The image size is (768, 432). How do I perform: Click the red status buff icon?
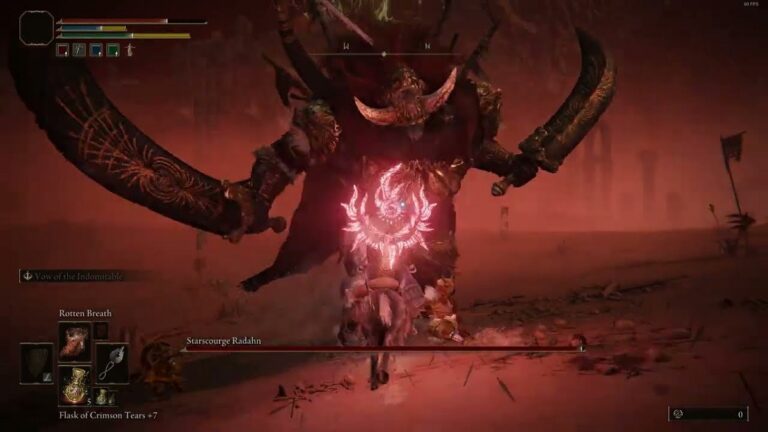[x=63, y=49]
